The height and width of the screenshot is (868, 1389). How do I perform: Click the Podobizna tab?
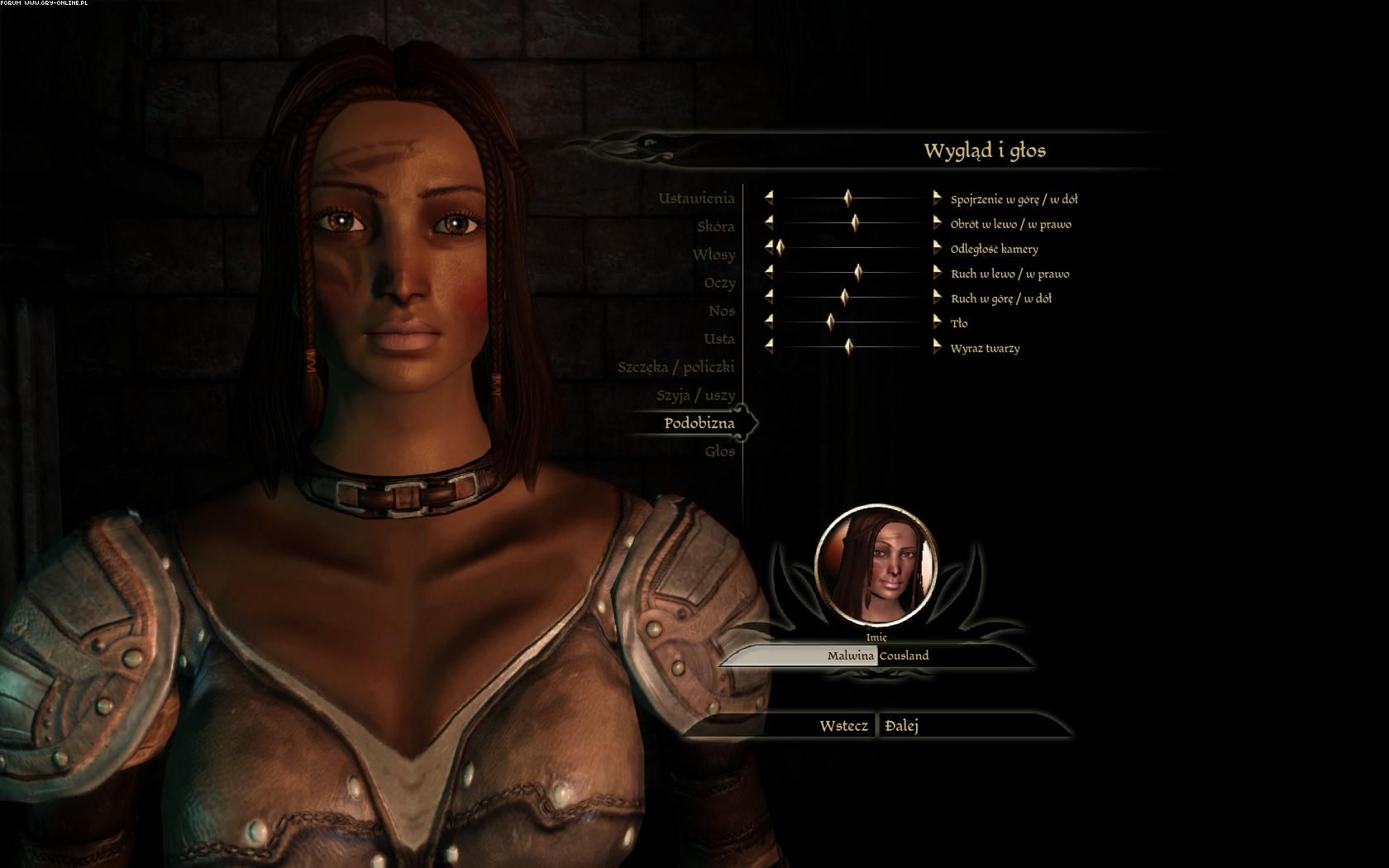pos(699,423)
